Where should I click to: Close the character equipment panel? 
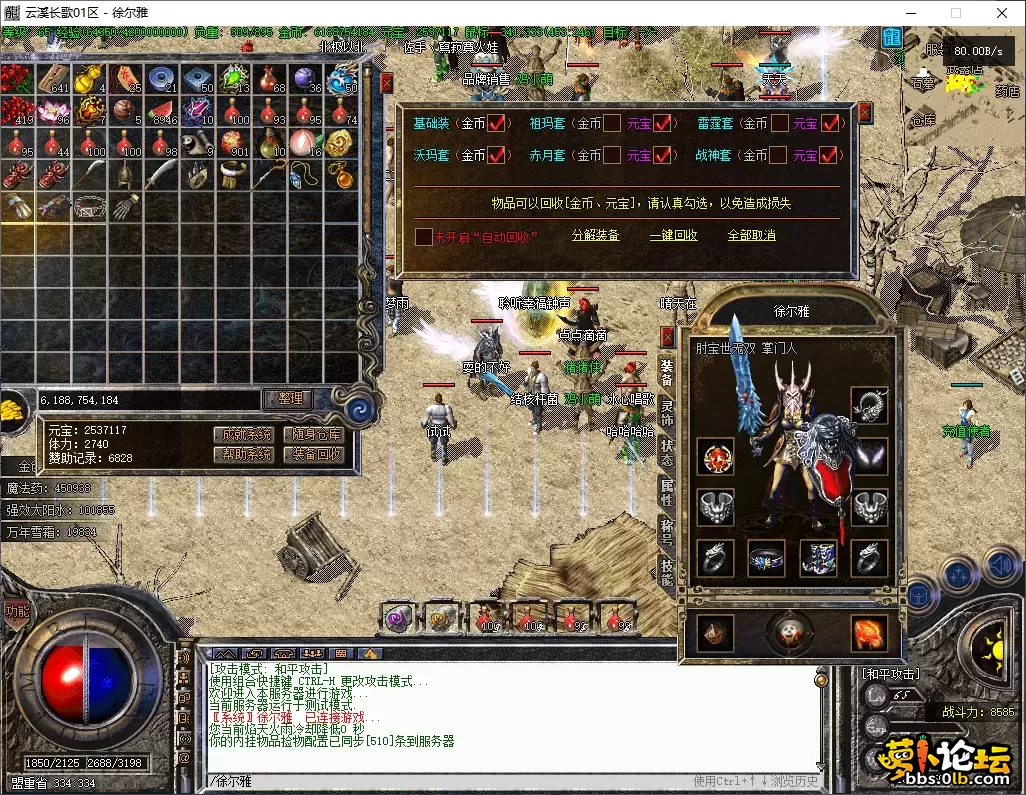(667, 336)
